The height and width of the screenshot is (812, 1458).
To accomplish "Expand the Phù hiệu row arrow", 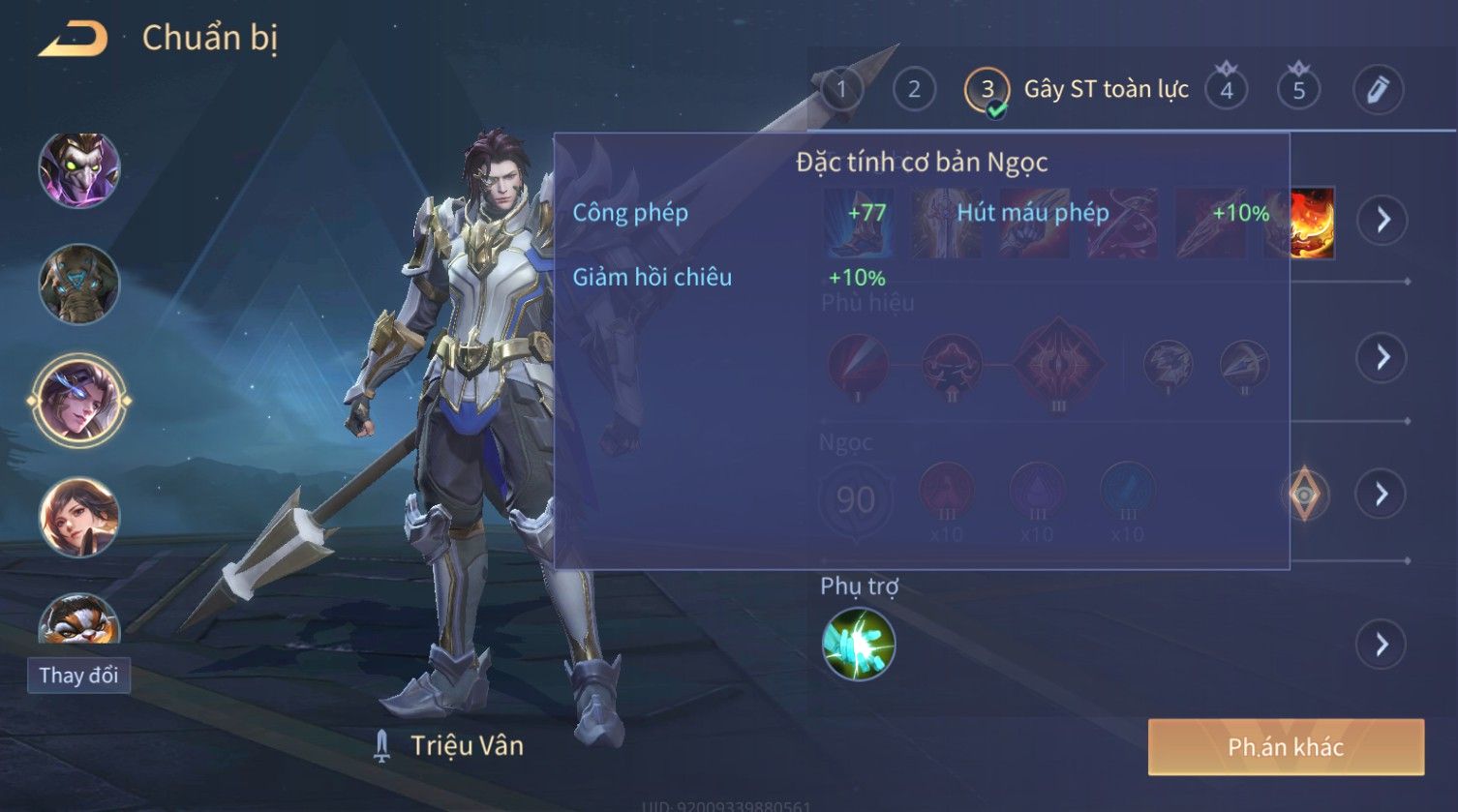I will point(1382,357).
